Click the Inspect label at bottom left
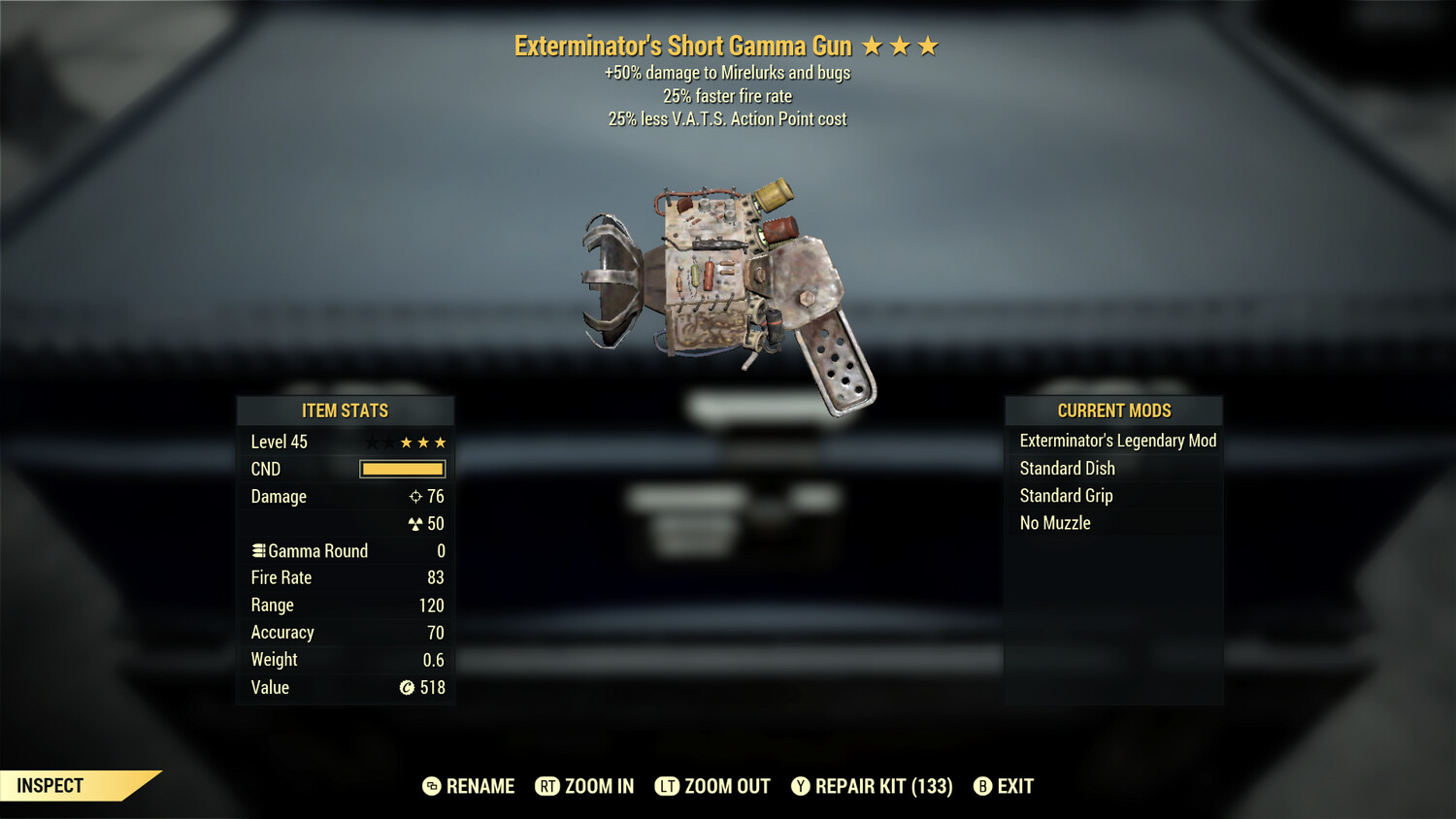The image size is (1456, 819). tap(49, 786)
